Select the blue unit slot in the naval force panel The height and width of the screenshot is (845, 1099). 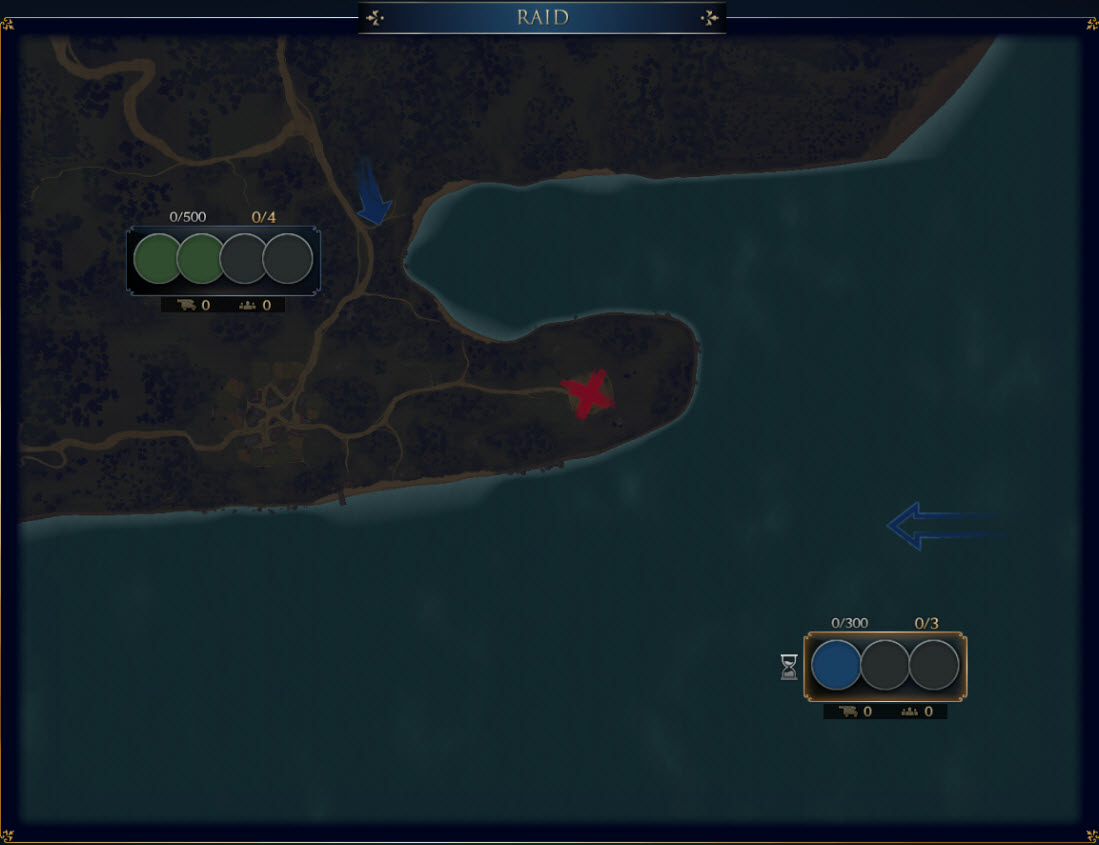836,666
